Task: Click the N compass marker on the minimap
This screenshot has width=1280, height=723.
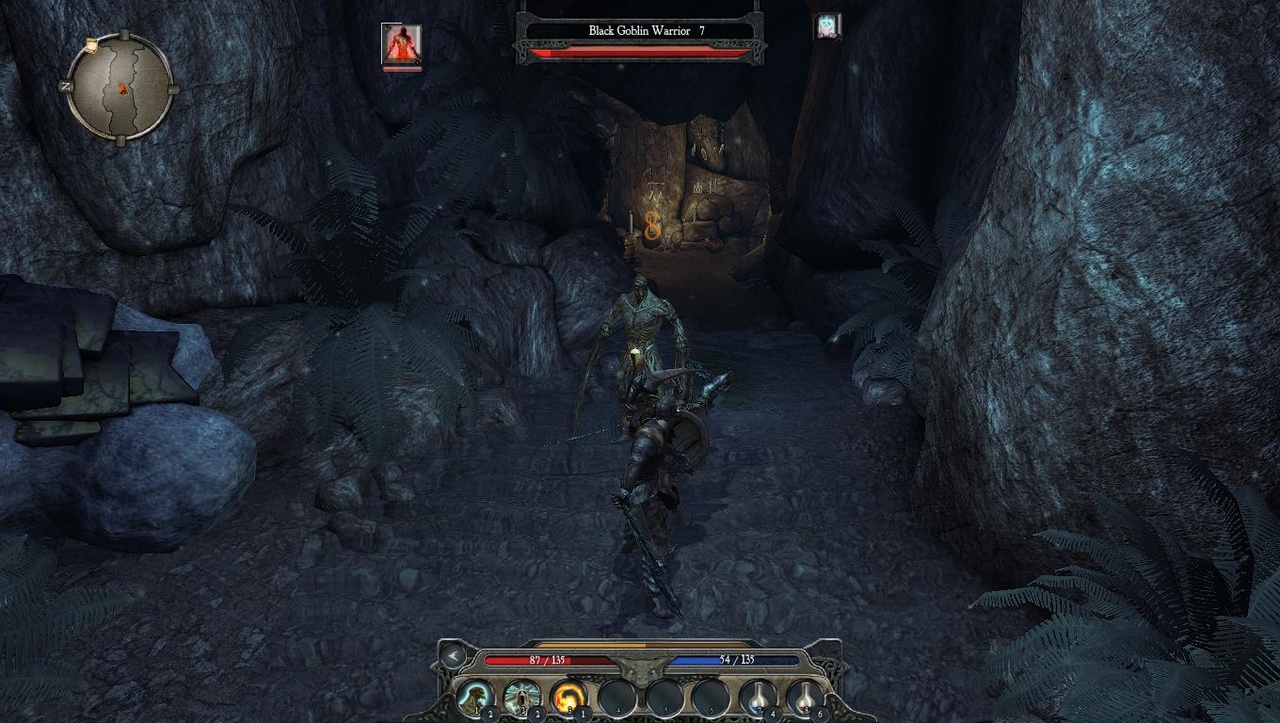Action: tap(66, 86)
